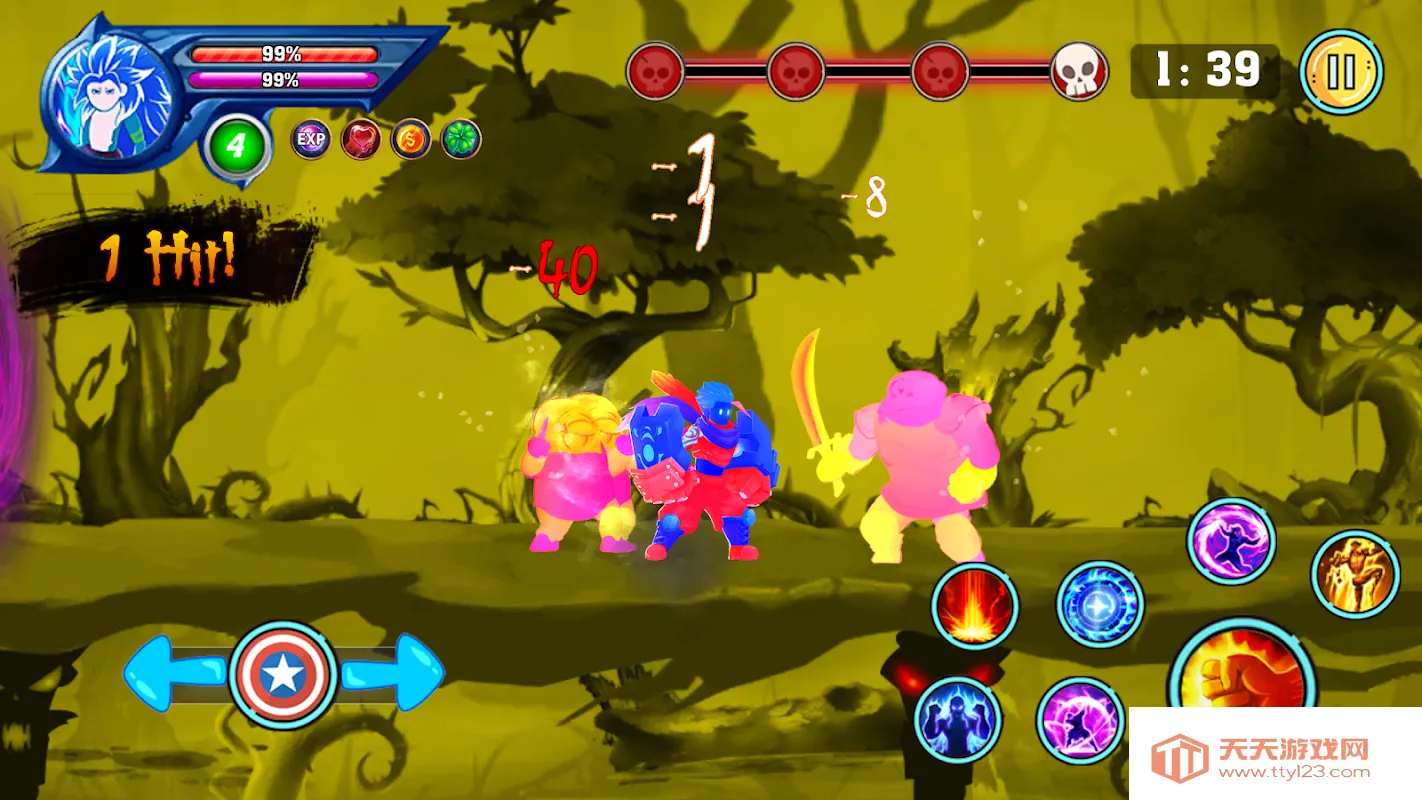Screen dimensions: 1422x800
Task: Tap the right movement arrow
Action: (x=396, y=673)
